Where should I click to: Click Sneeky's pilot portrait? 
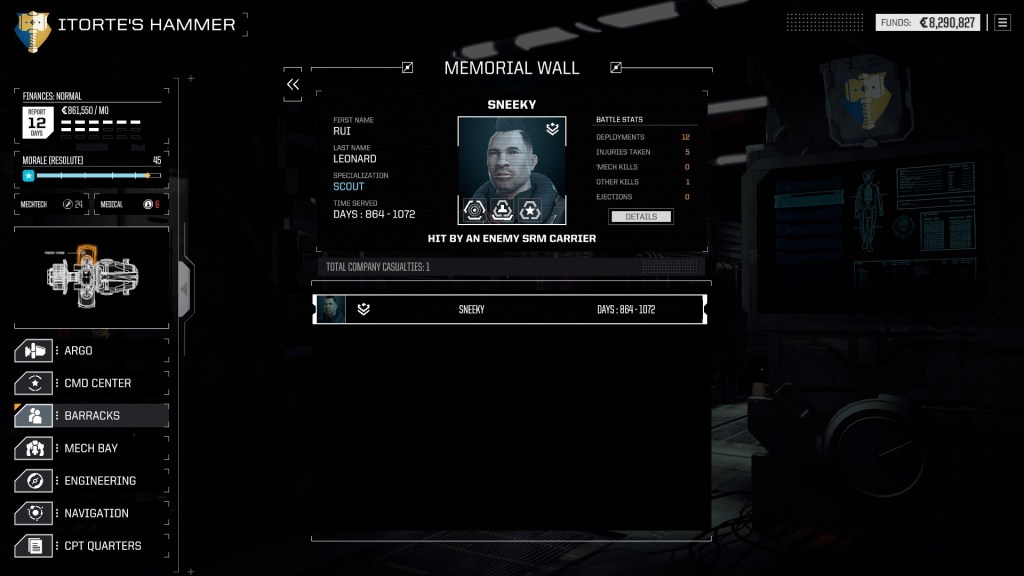511,160
